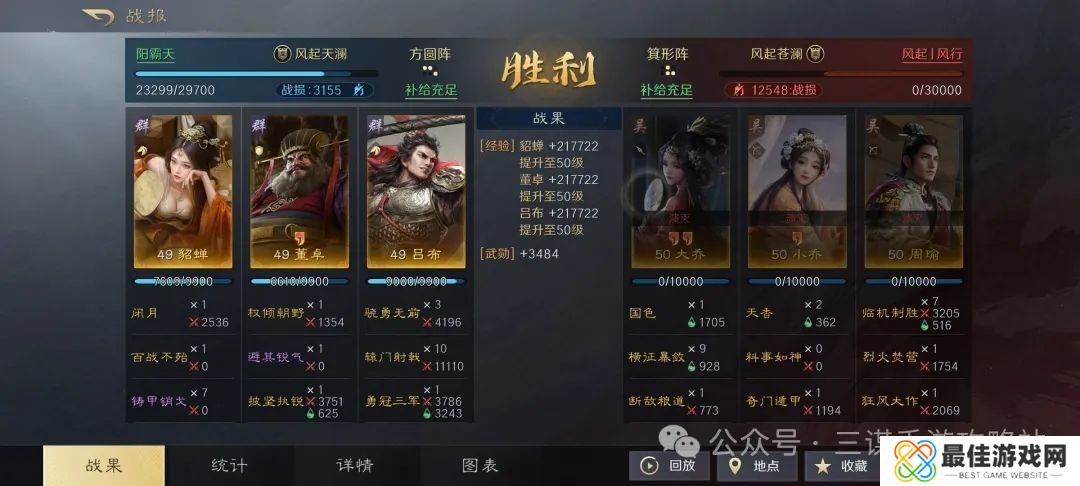The height and width of the screenshot is (486, 1080).
Task: Switch to the 统计 tab
Action: [x=229, y=465]
